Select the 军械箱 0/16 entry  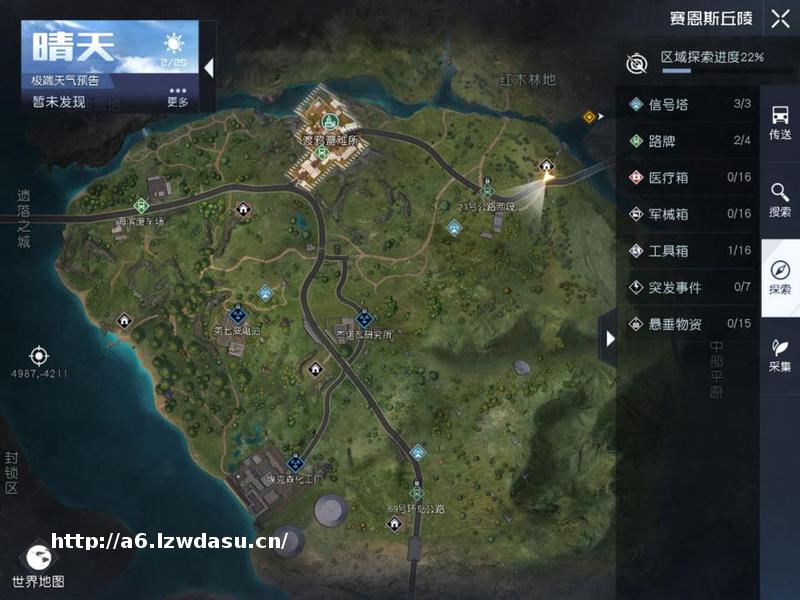pos(690,214)
